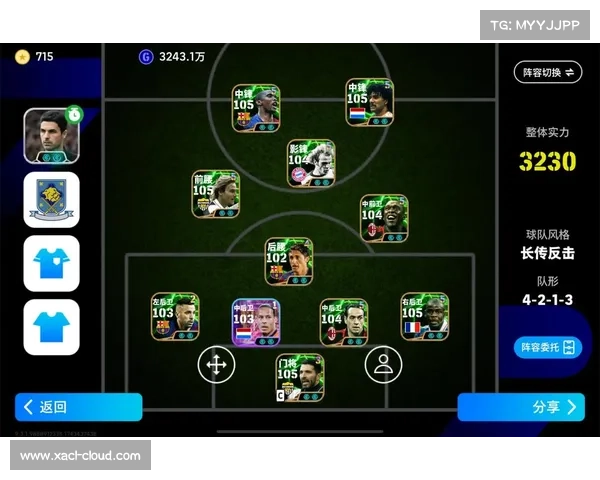Select the 影锋 104 Bayern card
Viewport: 600px width, 480px height.
pos(311,163)
